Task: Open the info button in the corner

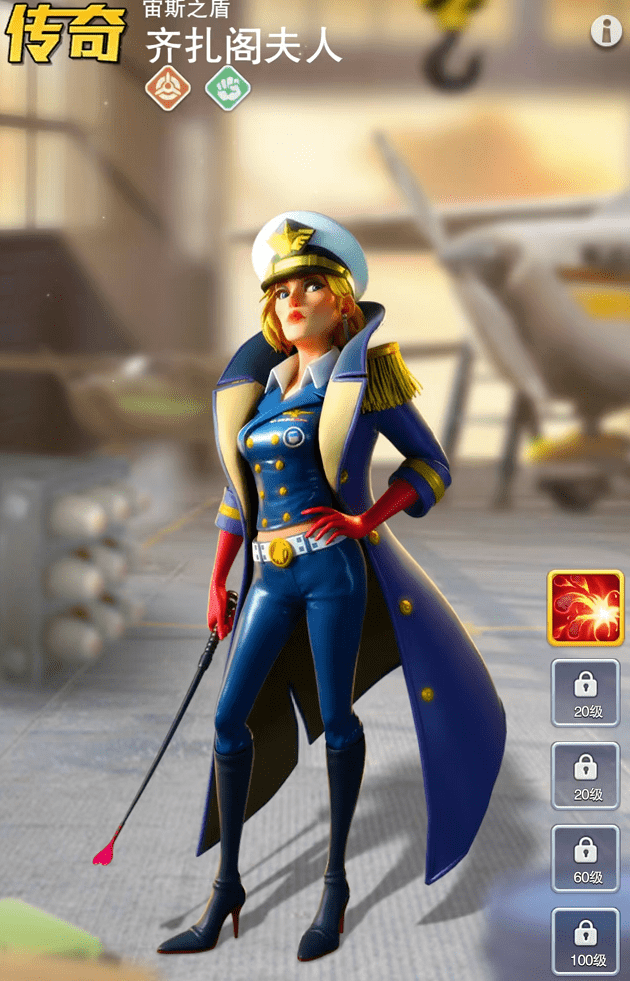Action: (x=606, y=31)
